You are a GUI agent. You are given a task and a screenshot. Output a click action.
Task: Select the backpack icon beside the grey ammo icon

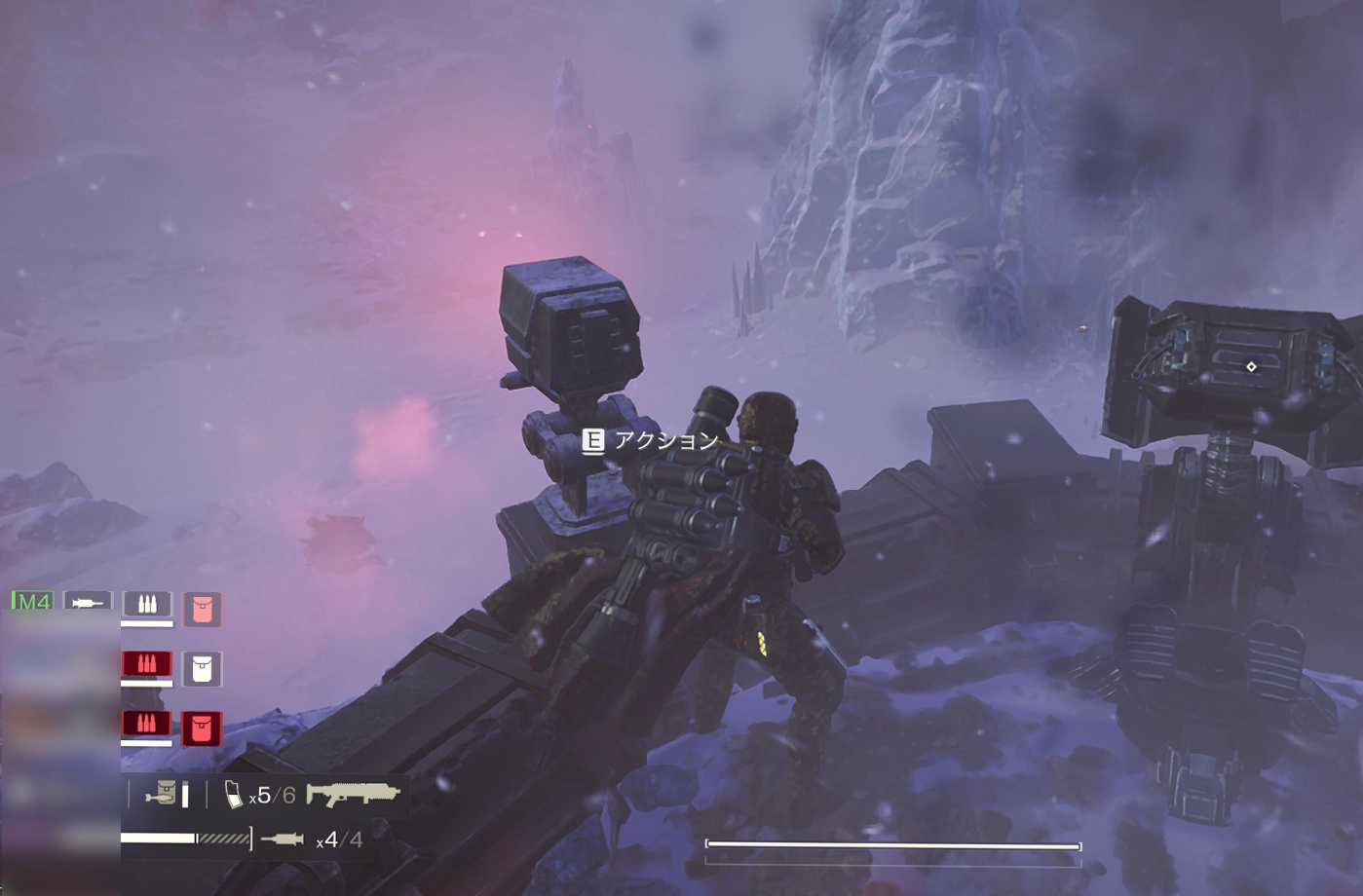pos(202,610)
